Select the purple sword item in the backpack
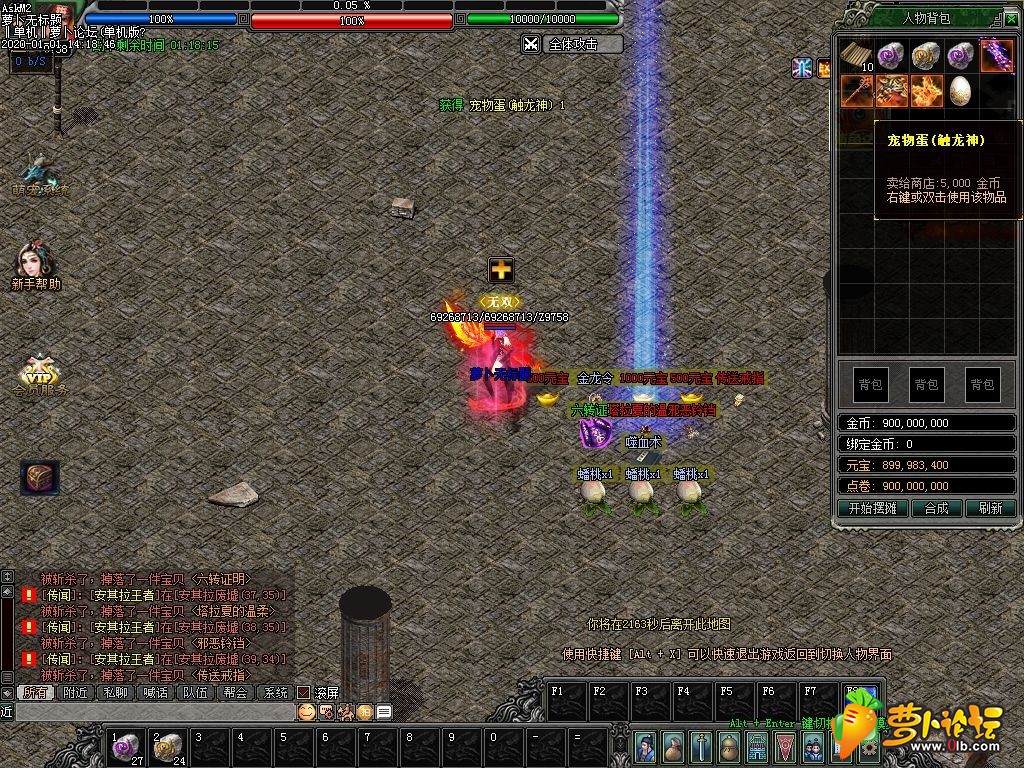This screenshot has height=768, width=1024. coord(996,55)
